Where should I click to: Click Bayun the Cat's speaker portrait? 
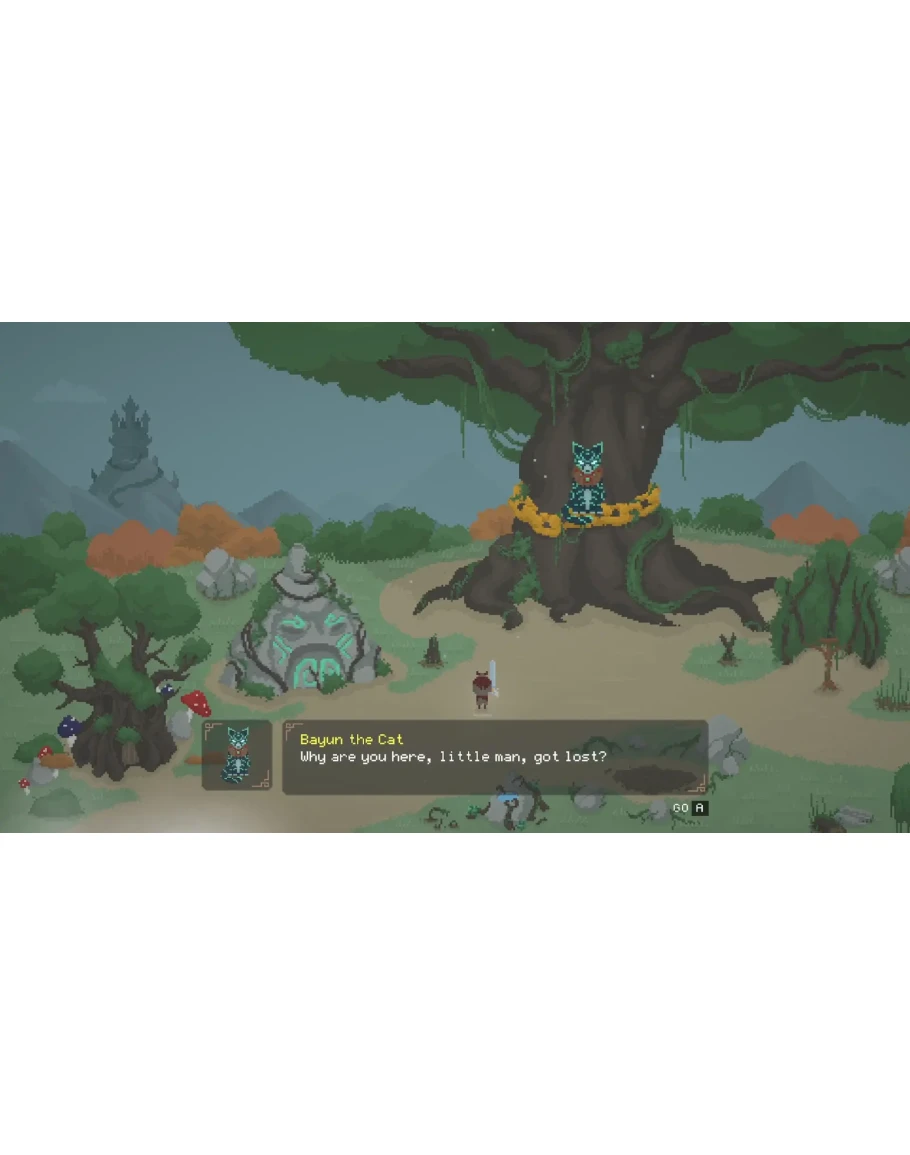pos(237,755)
